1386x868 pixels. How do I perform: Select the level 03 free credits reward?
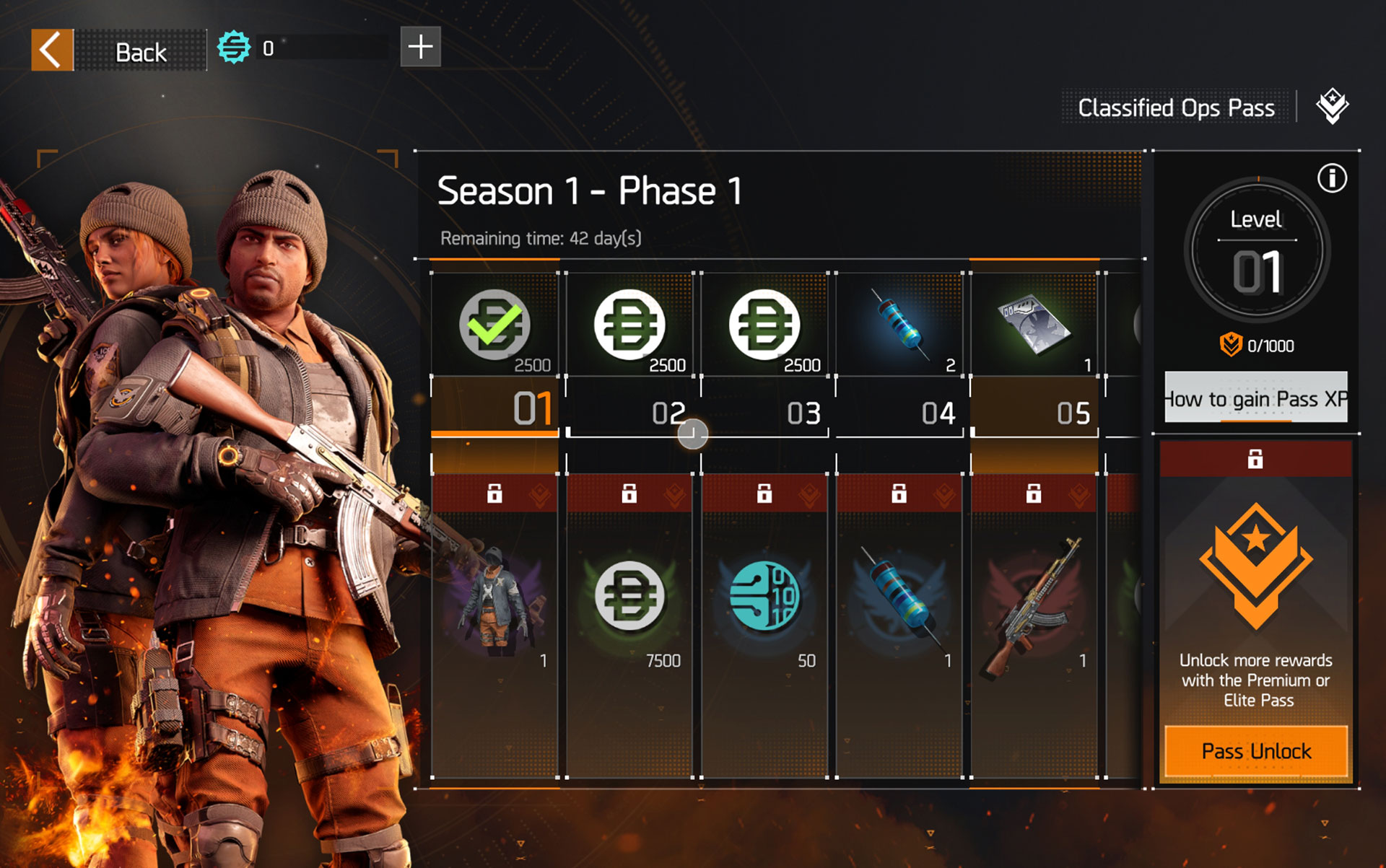(764, 325)
